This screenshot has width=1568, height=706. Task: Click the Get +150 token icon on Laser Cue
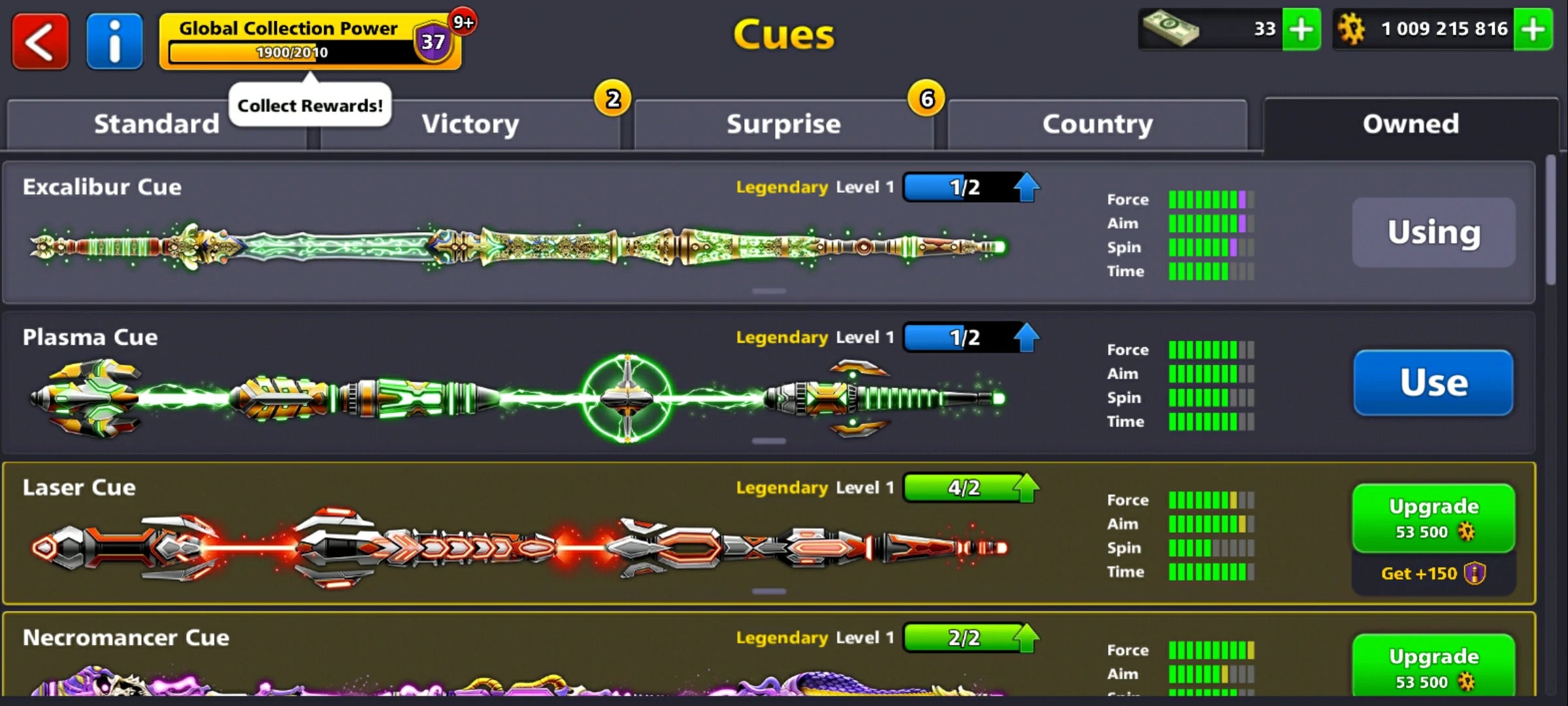point(1475,573)
